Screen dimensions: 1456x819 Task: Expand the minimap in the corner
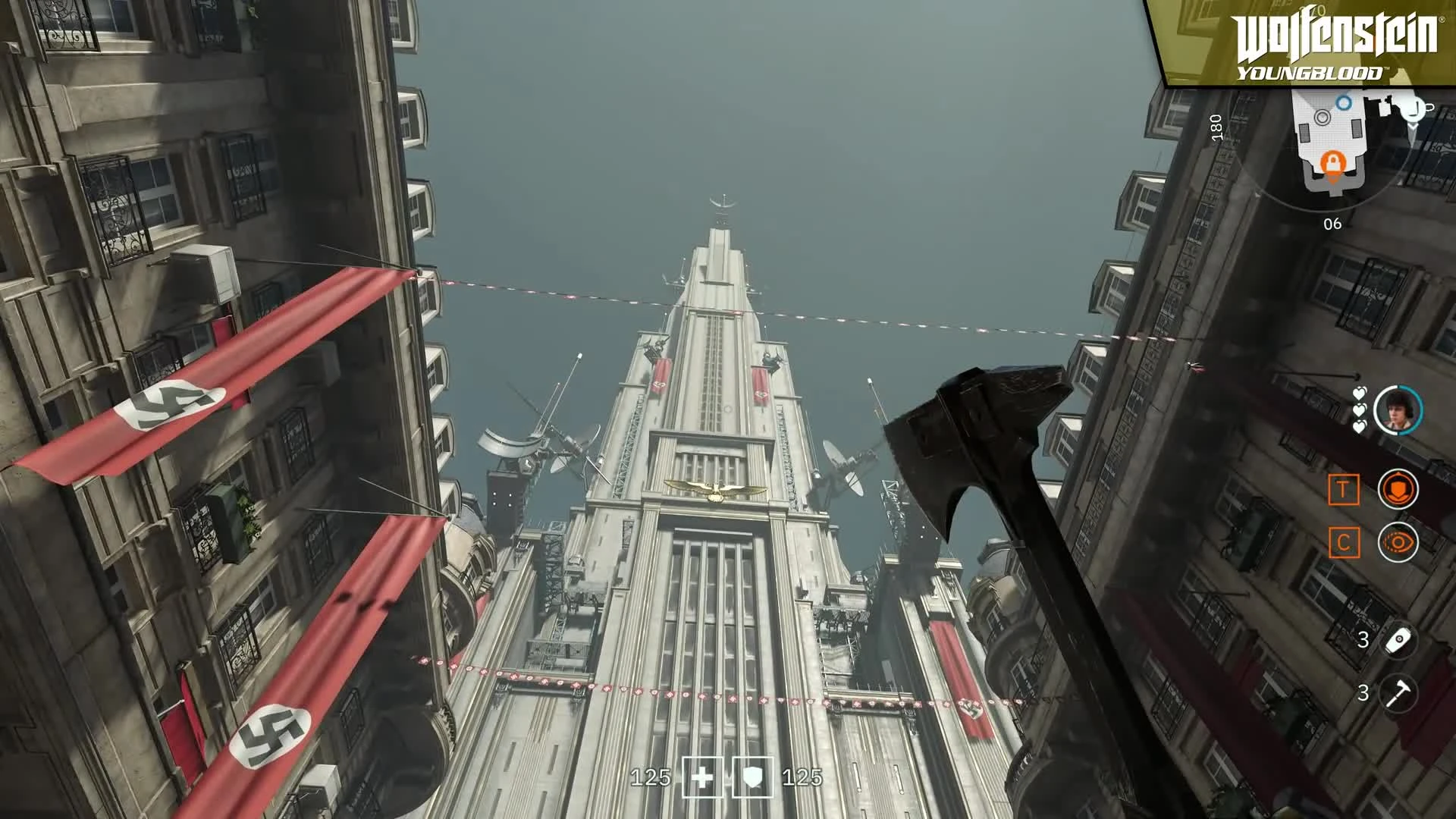(x=1357, y=144)
